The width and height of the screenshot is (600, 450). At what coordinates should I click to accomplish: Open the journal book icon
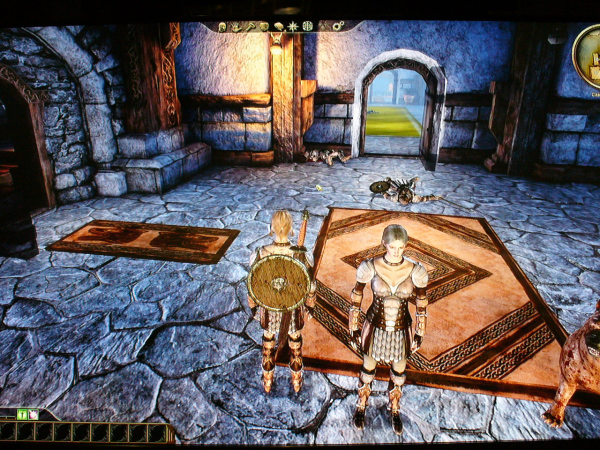279,26
